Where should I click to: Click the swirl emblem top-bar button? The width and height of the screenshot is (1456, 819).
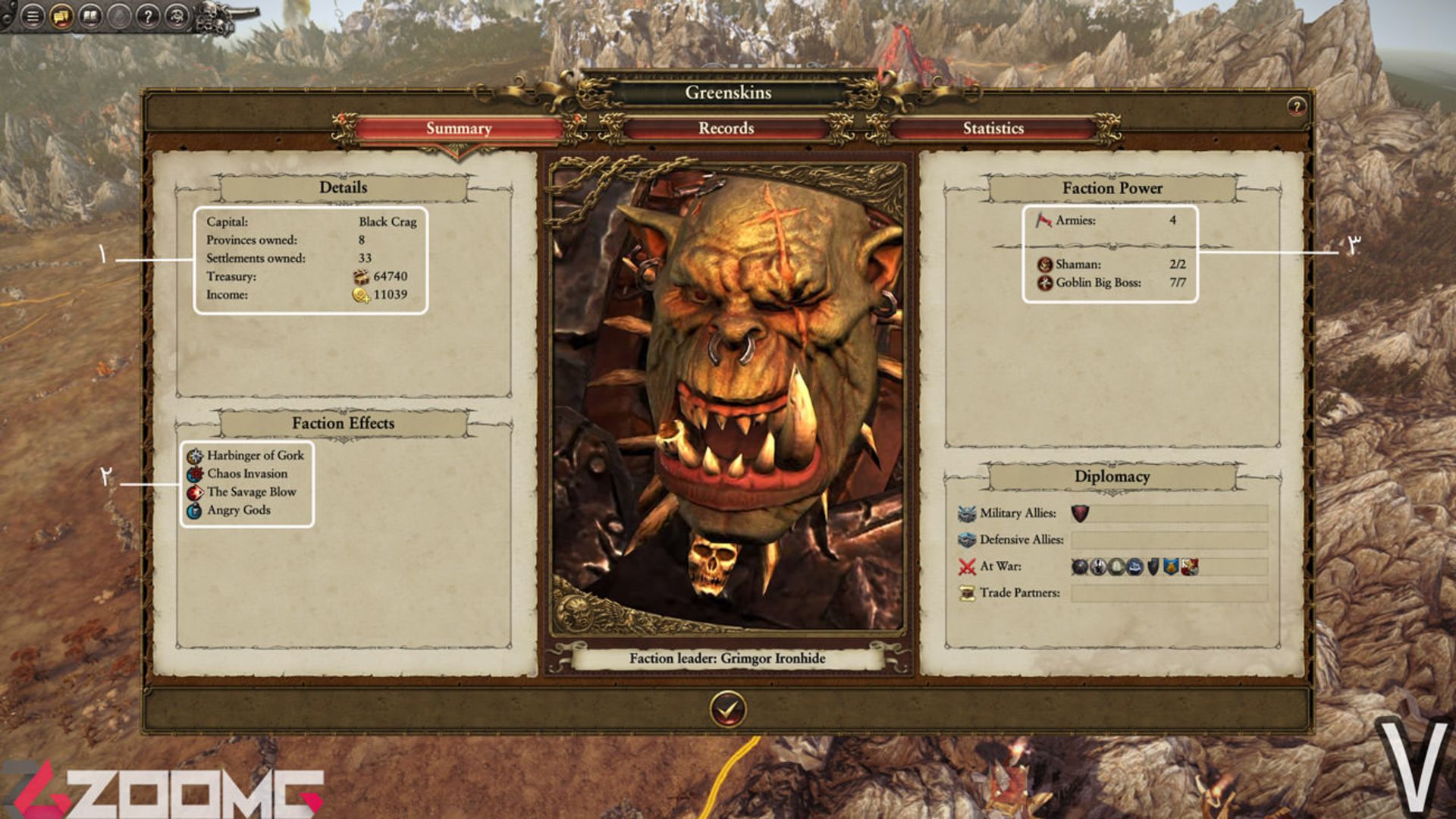[x=177, y=16]
